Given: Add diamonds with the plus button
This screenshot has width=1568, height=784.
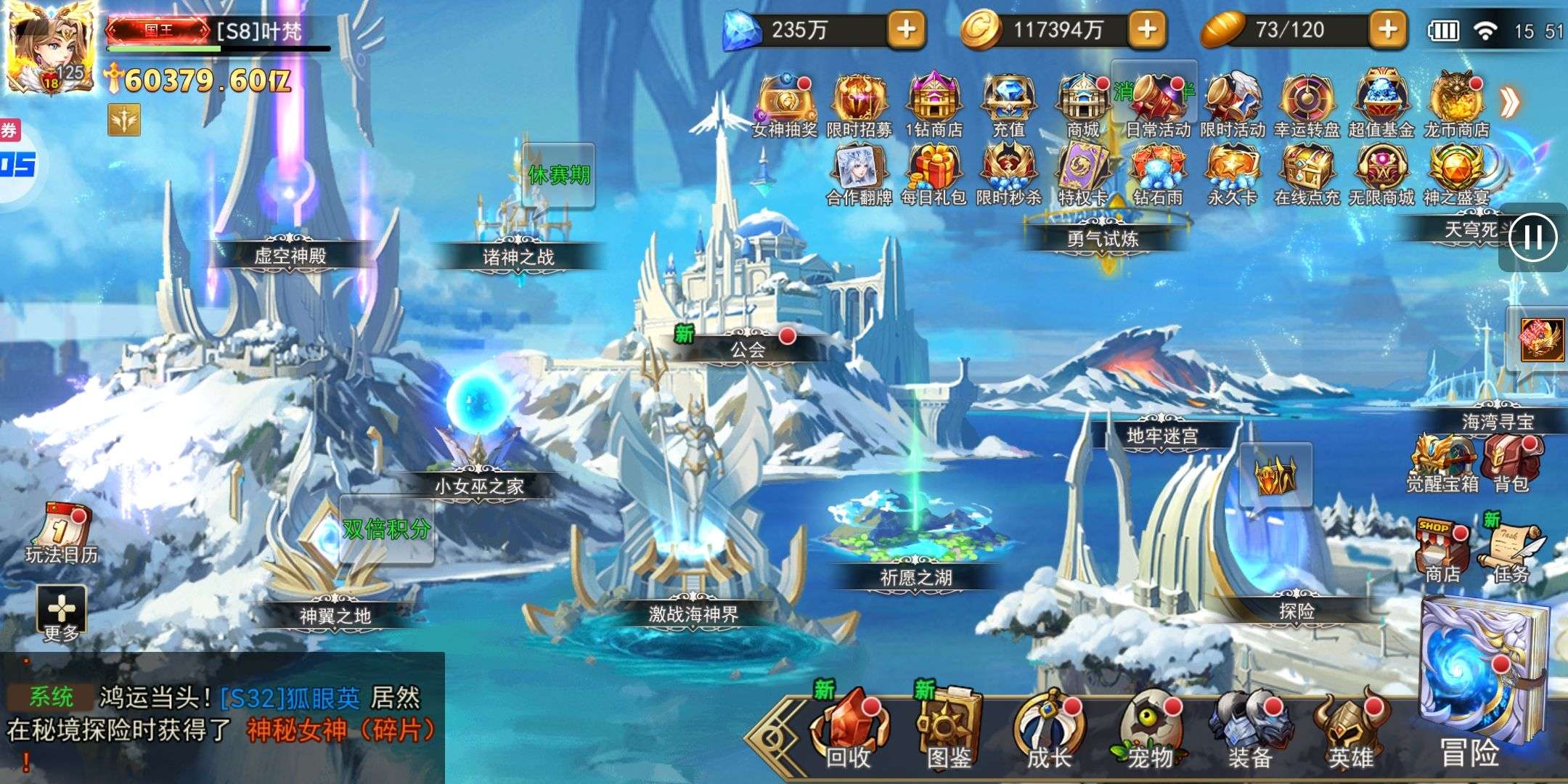Looking at the screenshot, I should (x=906, y=30).
